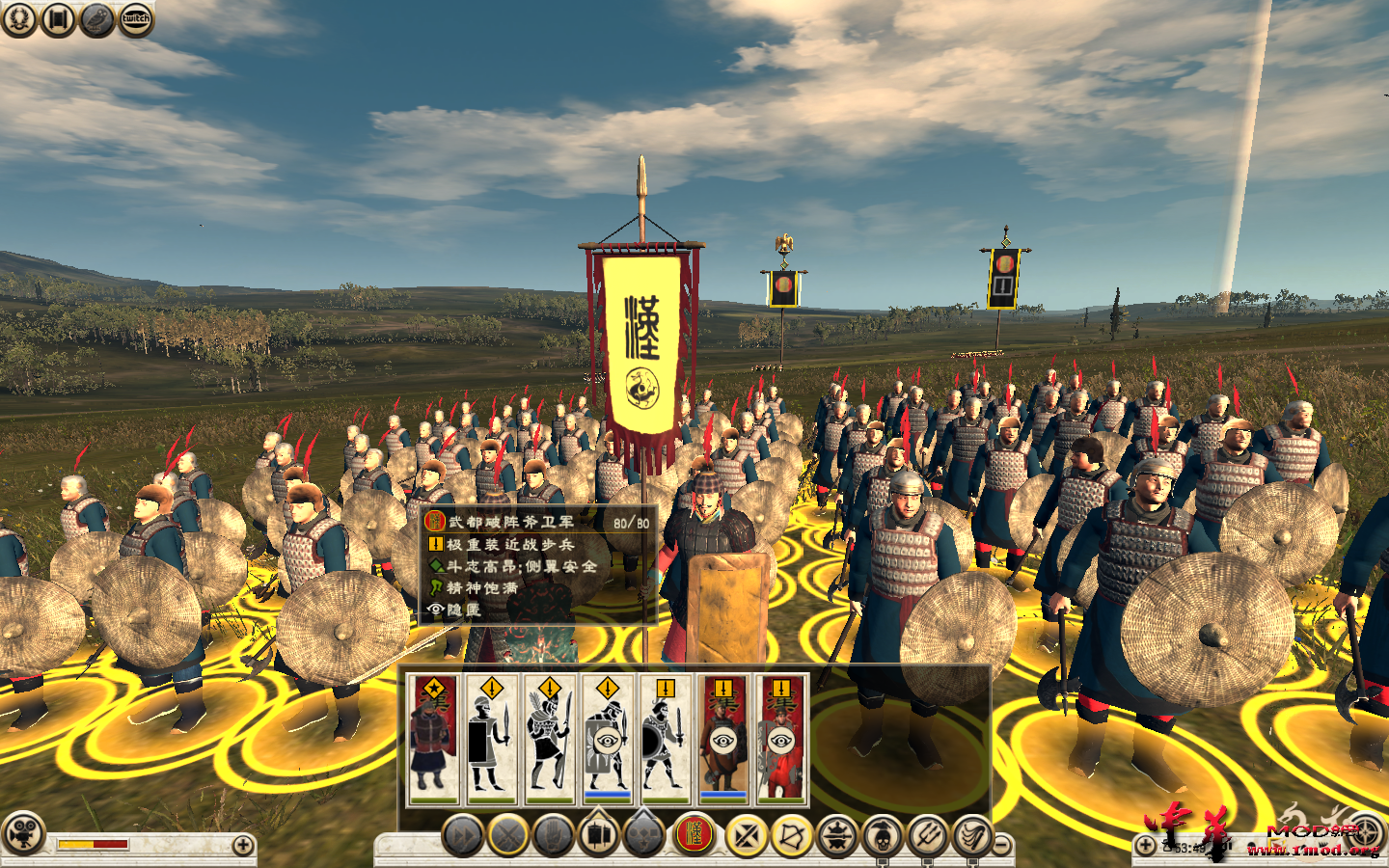Image resolution: width=1389 pixels, height=868 pixels.
Task: Activate the whip ability button
Action: (972, 835)
